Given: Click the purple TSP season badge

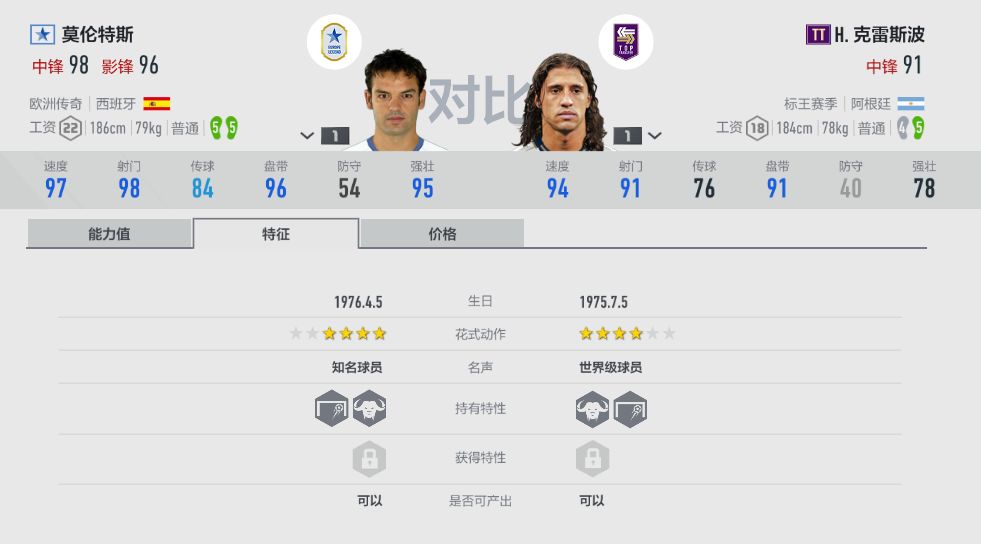Looking at the screenshot, I should (x=626, y=42).
